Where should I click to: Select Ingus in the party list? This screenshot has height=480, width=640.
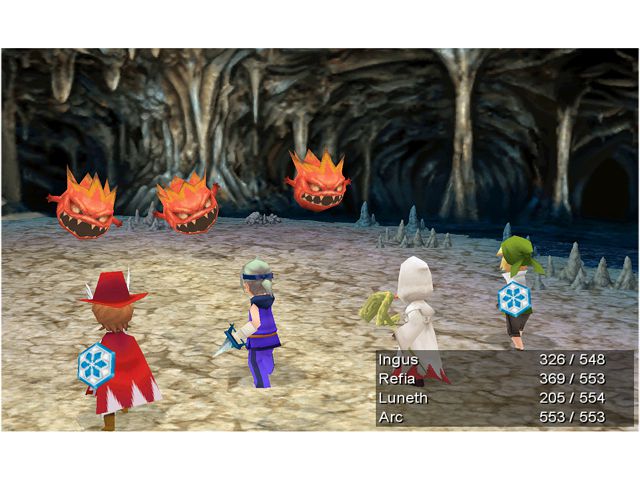point(398,360)
